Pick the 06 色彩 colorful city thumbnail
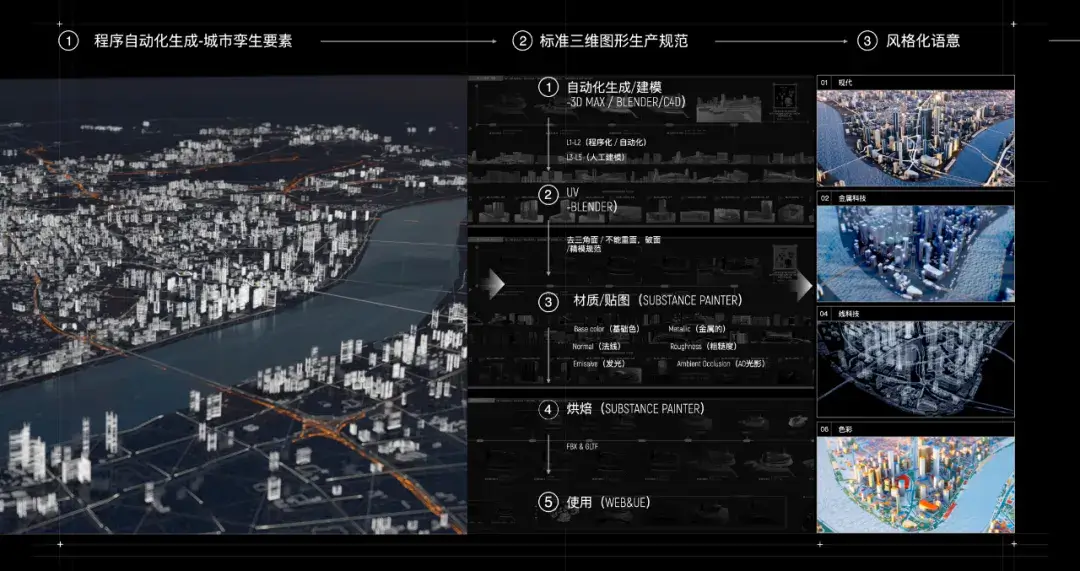1080x571 pixels. coord(915,483)
